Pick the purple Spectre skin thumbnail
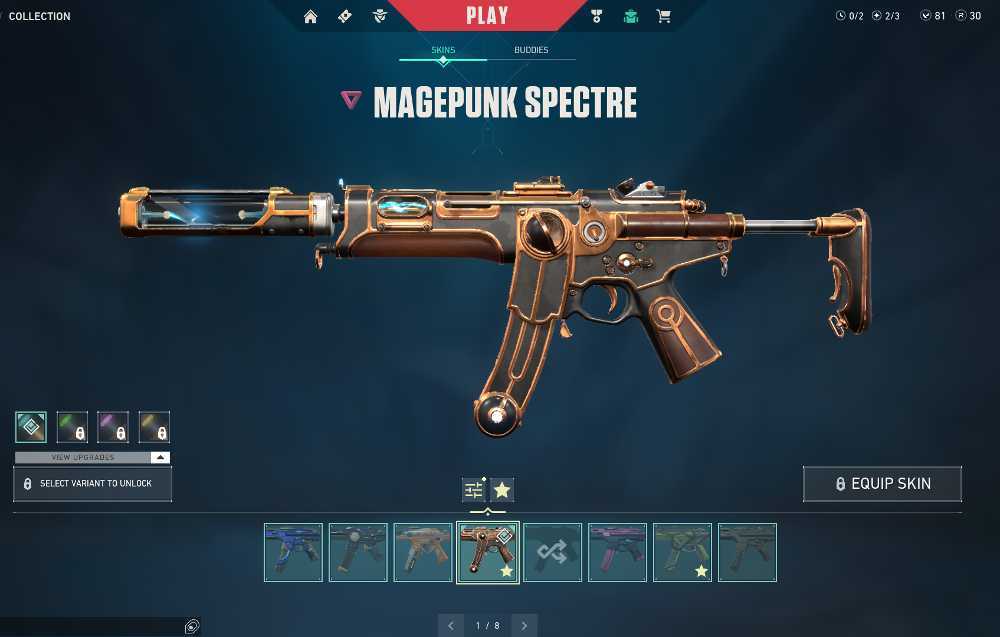 [x=618, y=552]
